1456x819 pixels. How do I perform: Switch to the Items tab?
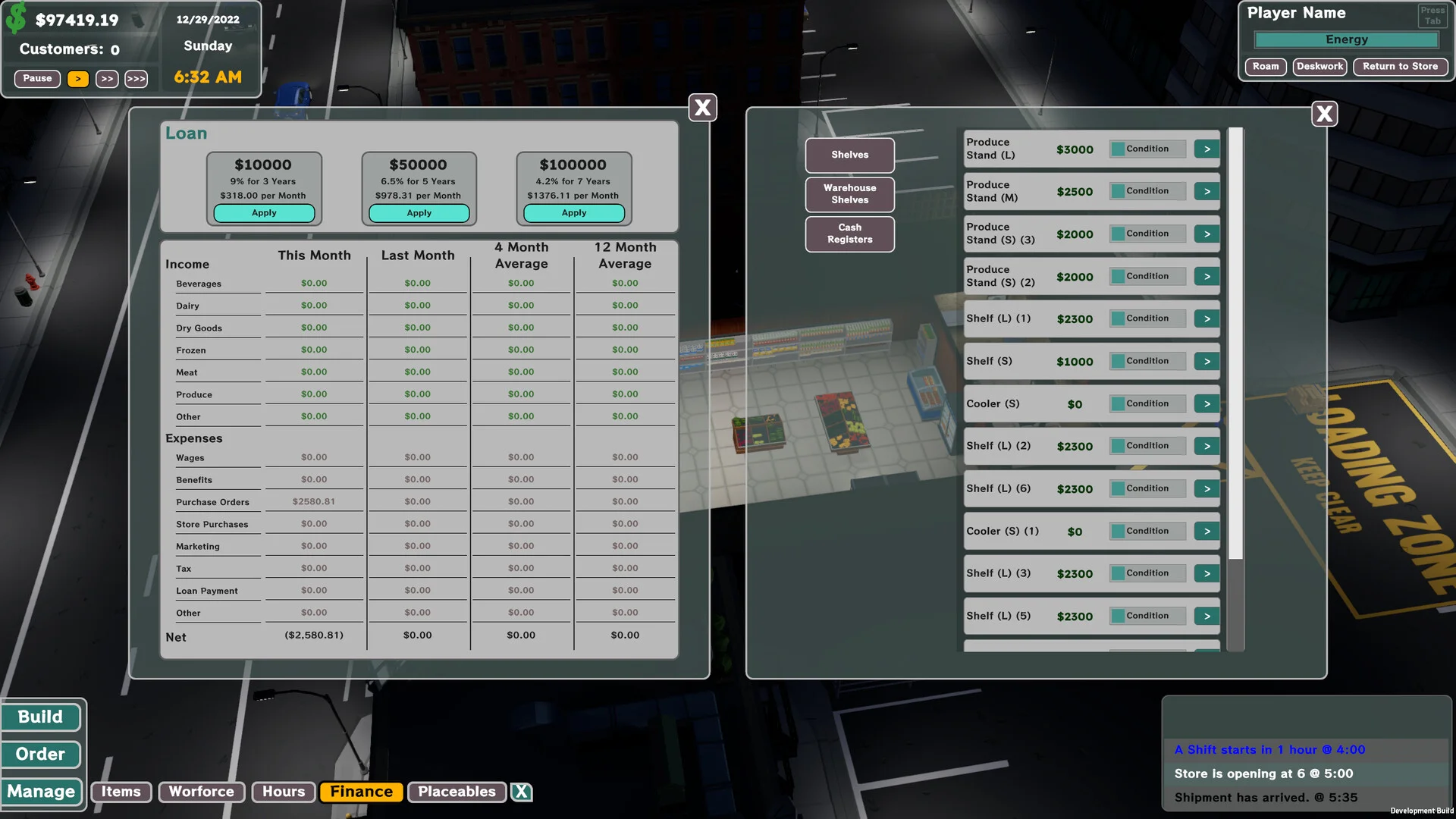(x=121, y=792)
